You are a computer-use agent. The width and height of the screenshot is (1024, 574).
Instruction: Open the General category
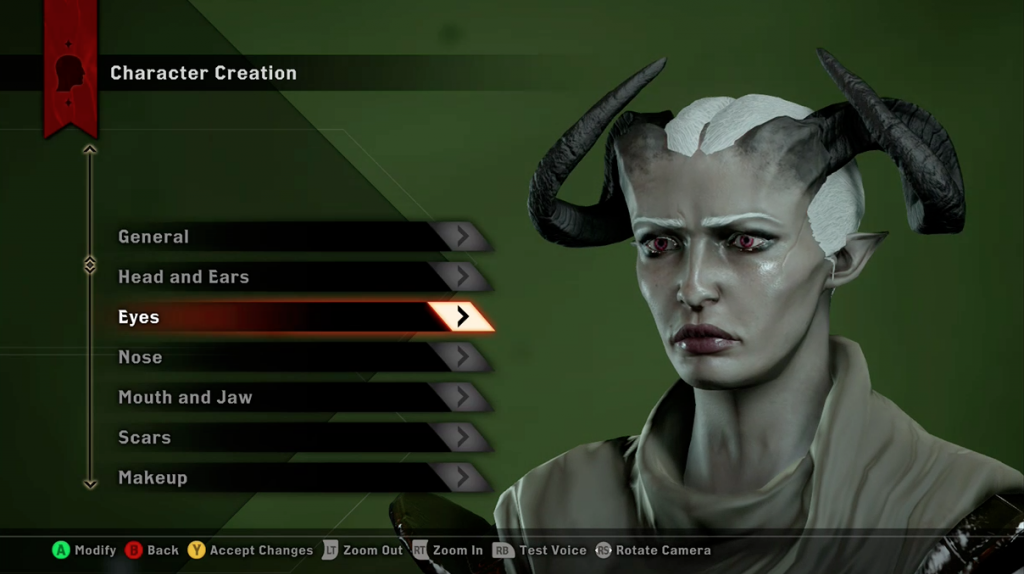coord(300,237)
